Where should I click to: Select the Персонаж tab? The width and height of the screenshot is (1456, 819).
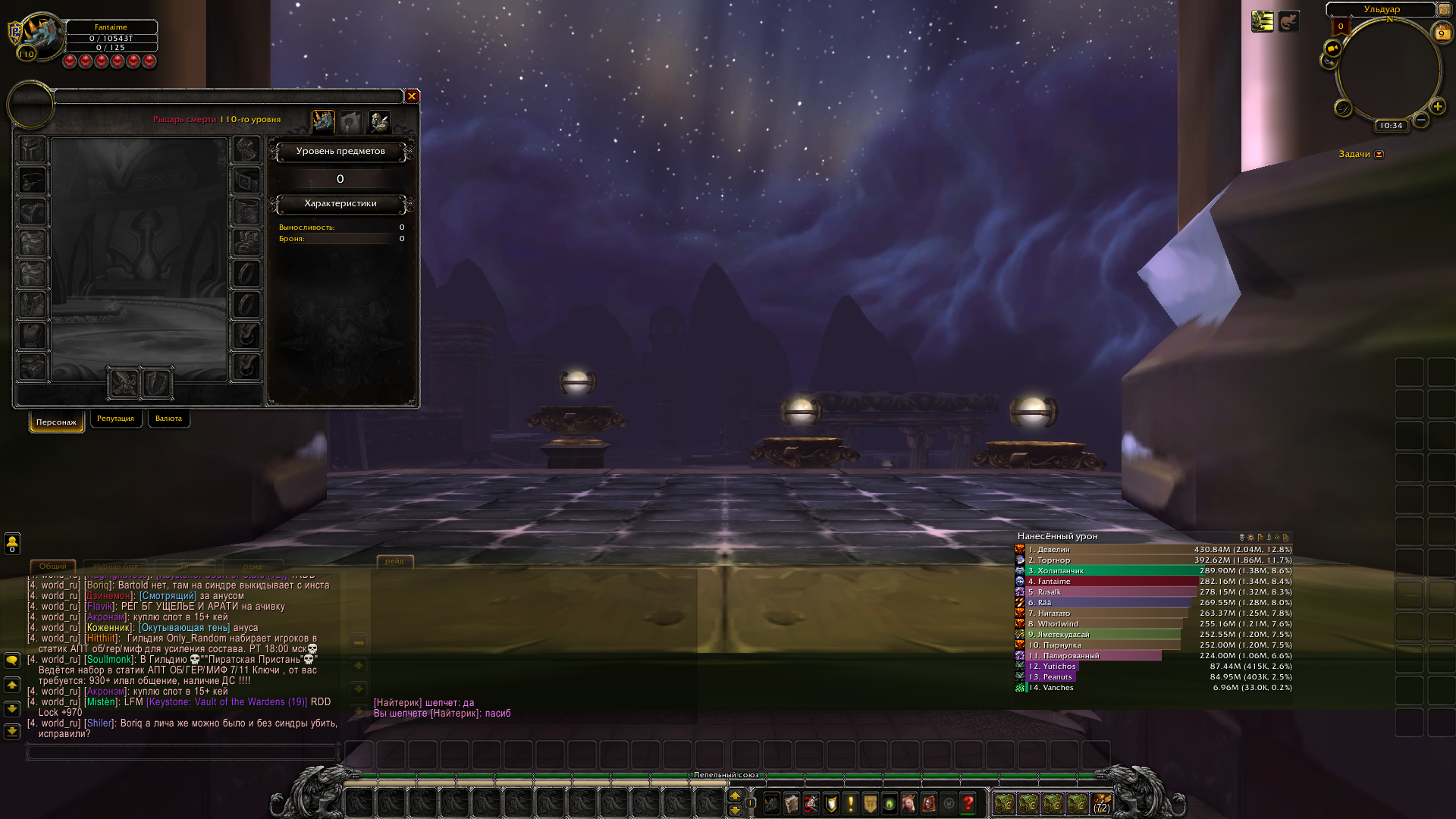click(x=56, y=422)
